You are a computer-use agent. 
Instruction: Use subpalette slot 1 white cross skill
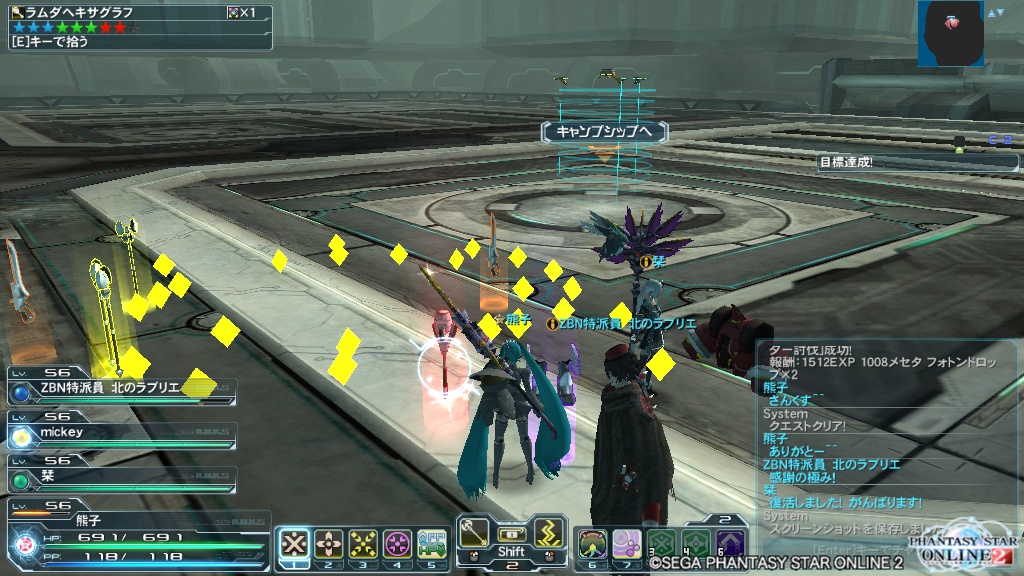click(x=293, y=544)
